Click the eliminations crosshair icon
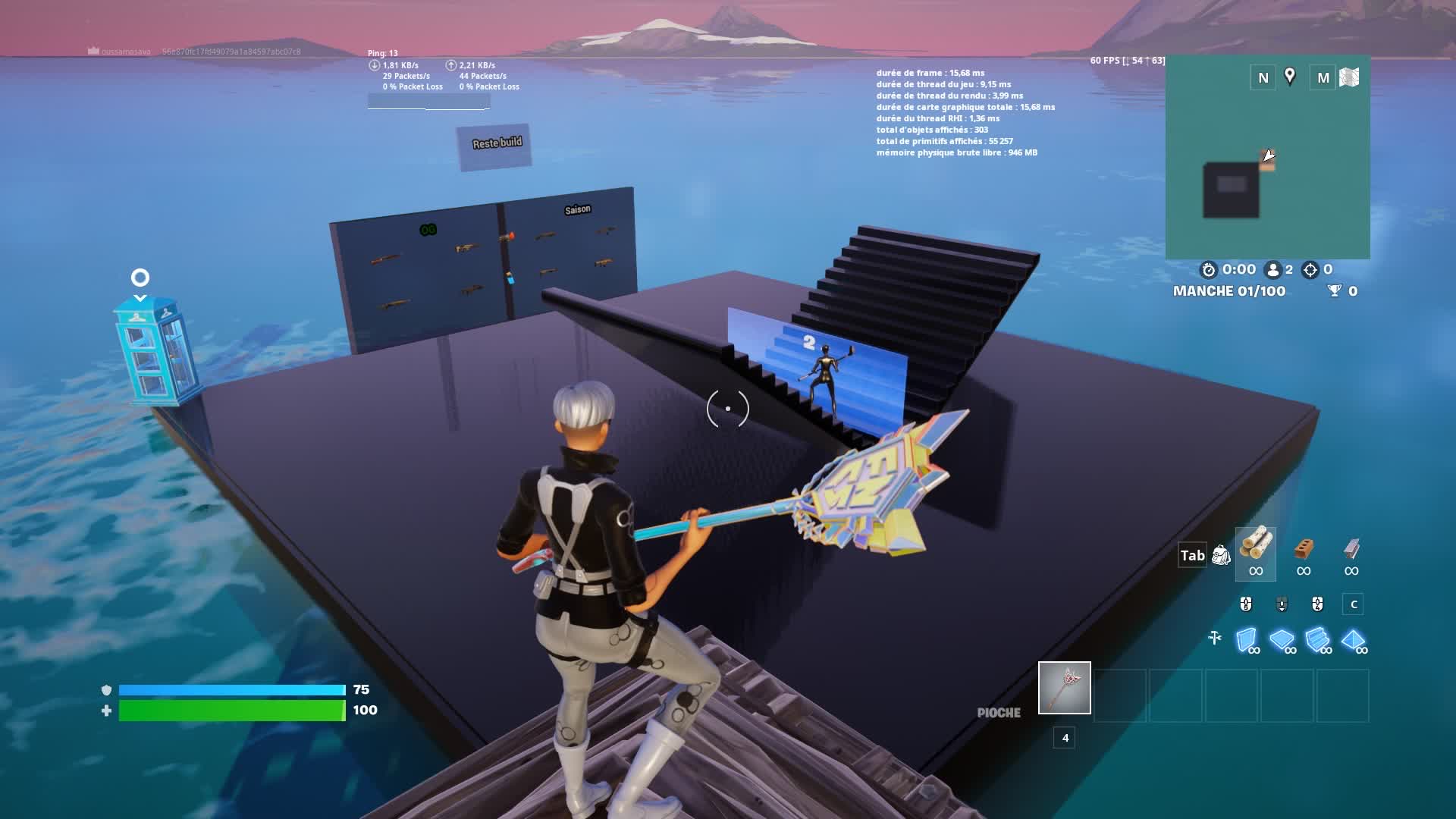The width and height of the screenshot is (1456, 819). (x=1310, y=270)
